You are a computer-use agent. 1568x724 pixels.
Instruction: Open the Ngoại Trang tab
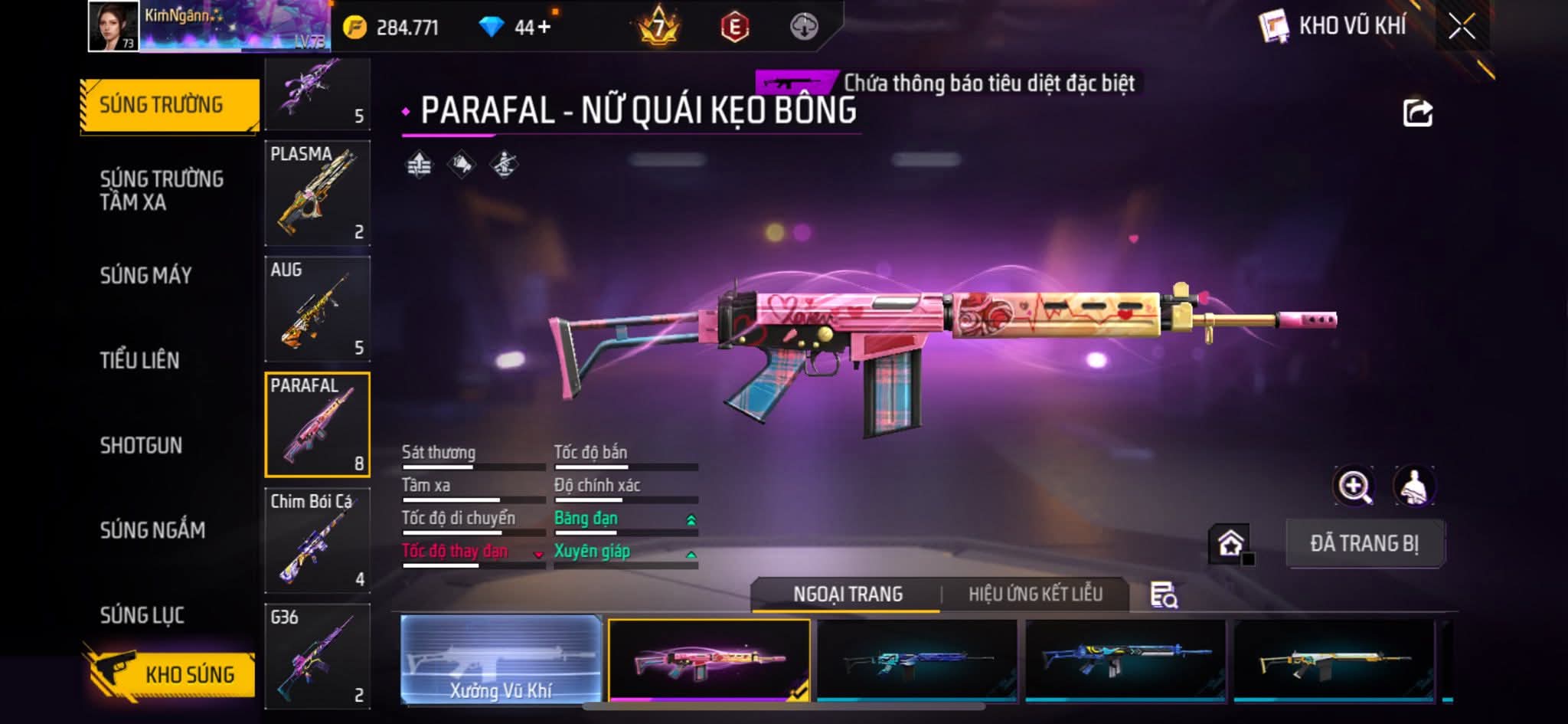[x=848, y=595]
